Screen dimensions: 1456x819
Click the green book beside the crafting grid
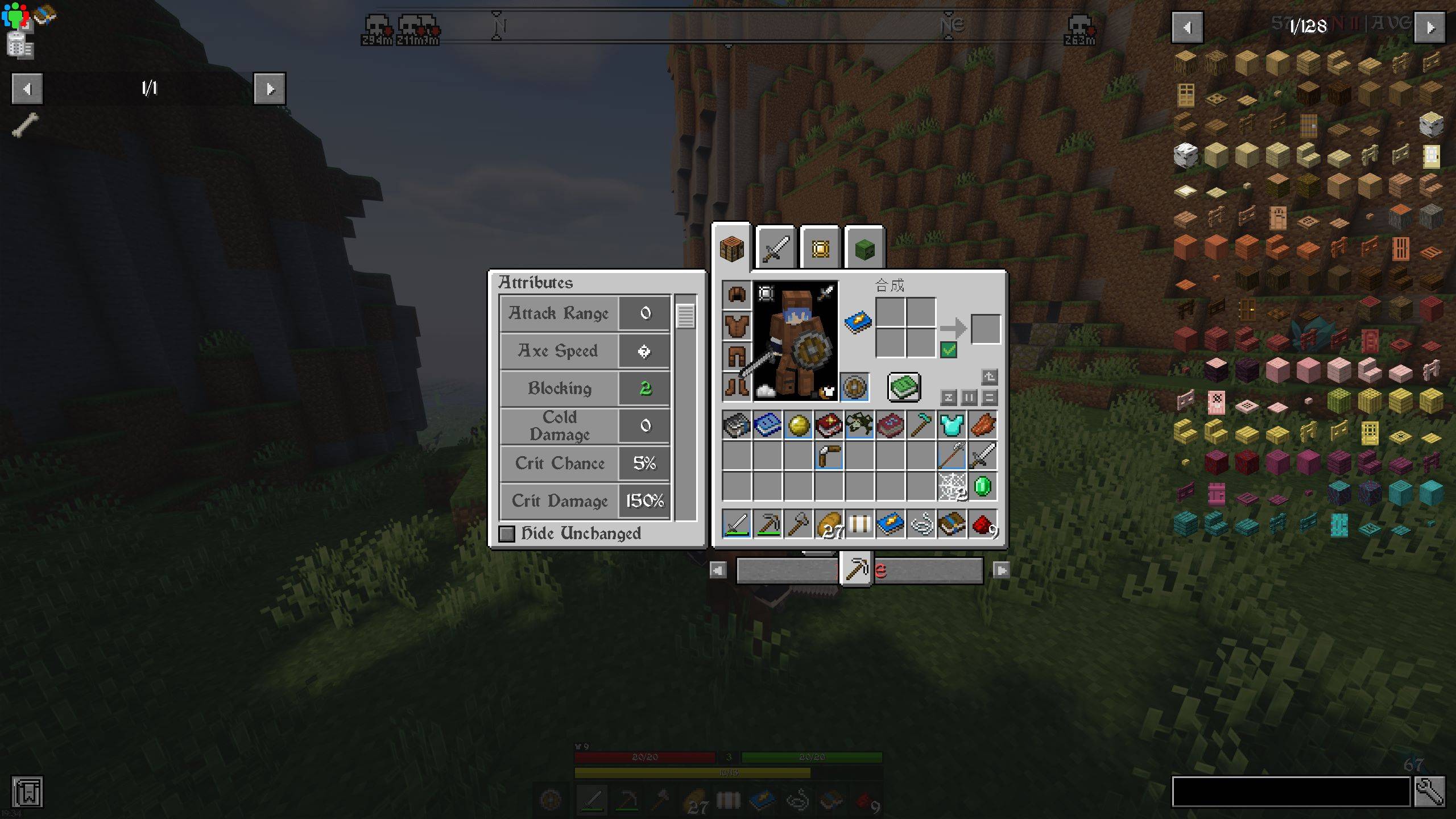tap(904, 386)
